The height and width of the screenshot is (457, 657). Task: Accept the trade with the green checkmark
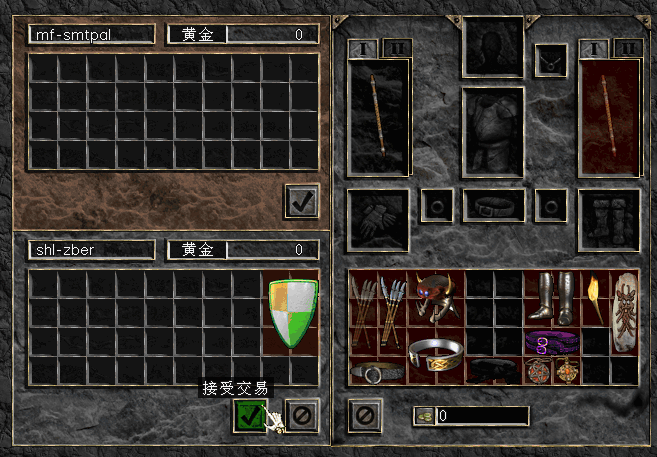[249, 414]
